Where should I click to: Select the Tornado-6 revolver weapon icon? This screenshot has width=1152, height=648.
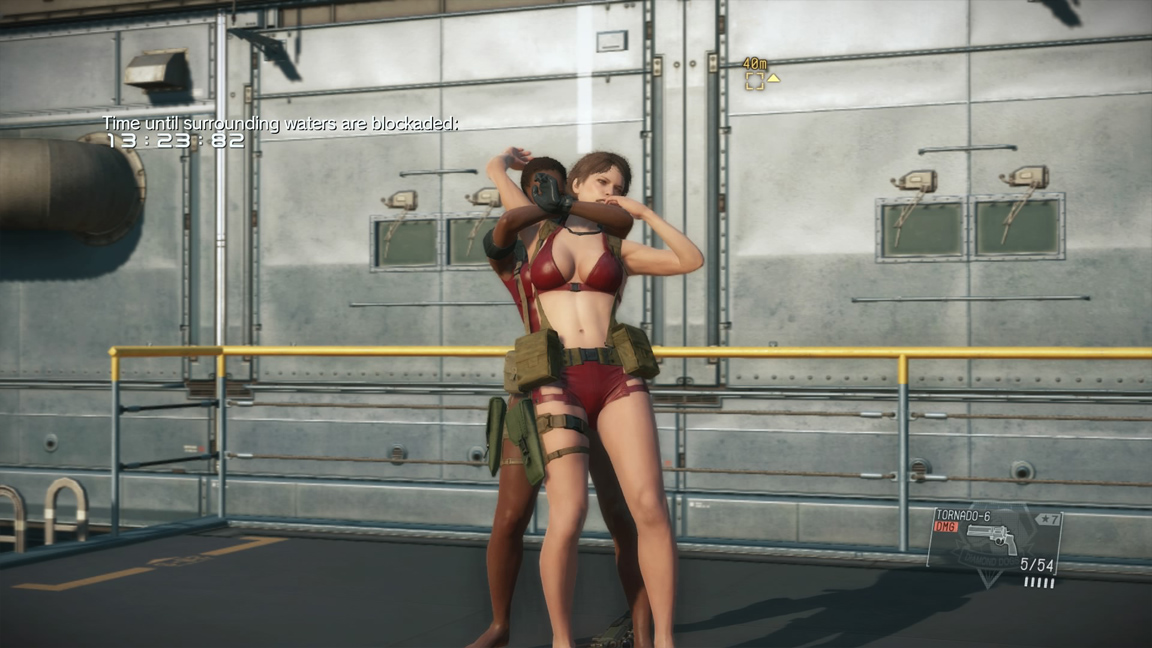coord(991,540)
